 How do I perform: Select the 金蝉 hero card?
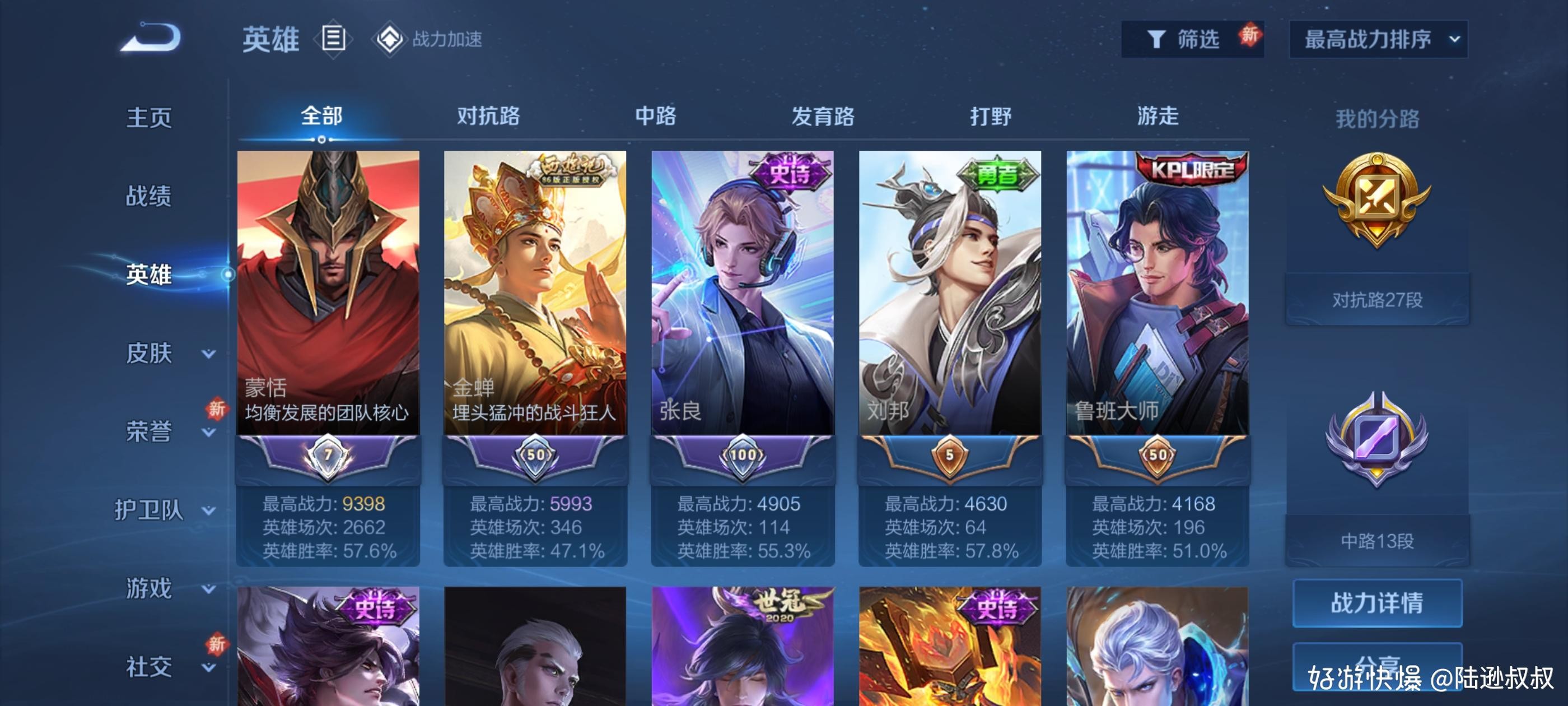click(x=535, y=292)
